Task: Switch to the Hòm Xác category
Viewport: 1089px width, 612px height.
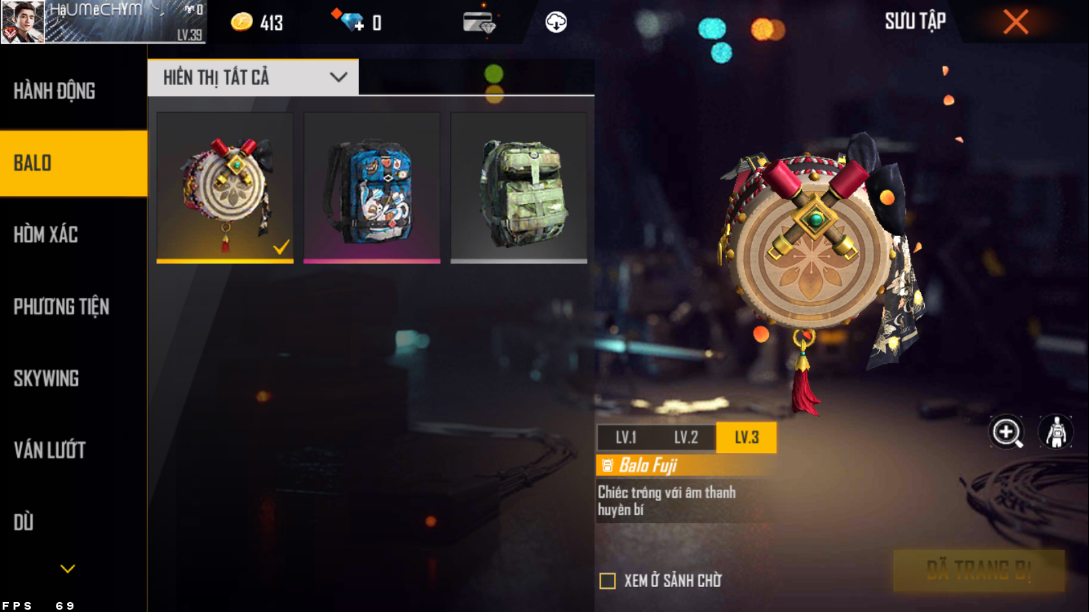Action: (46, 235)
